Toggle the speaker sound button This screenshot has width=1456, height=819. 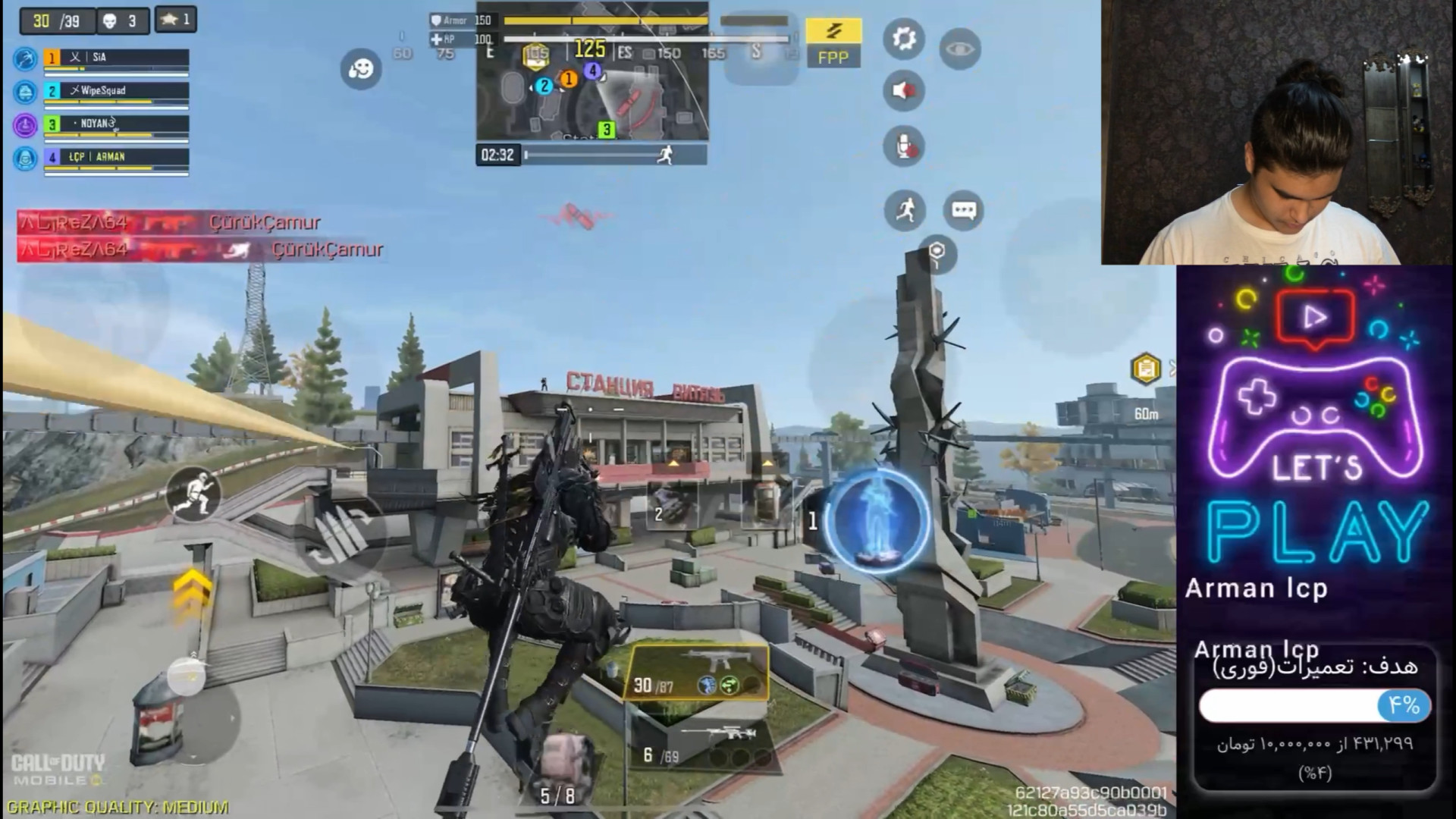click(x=904, y=91)
